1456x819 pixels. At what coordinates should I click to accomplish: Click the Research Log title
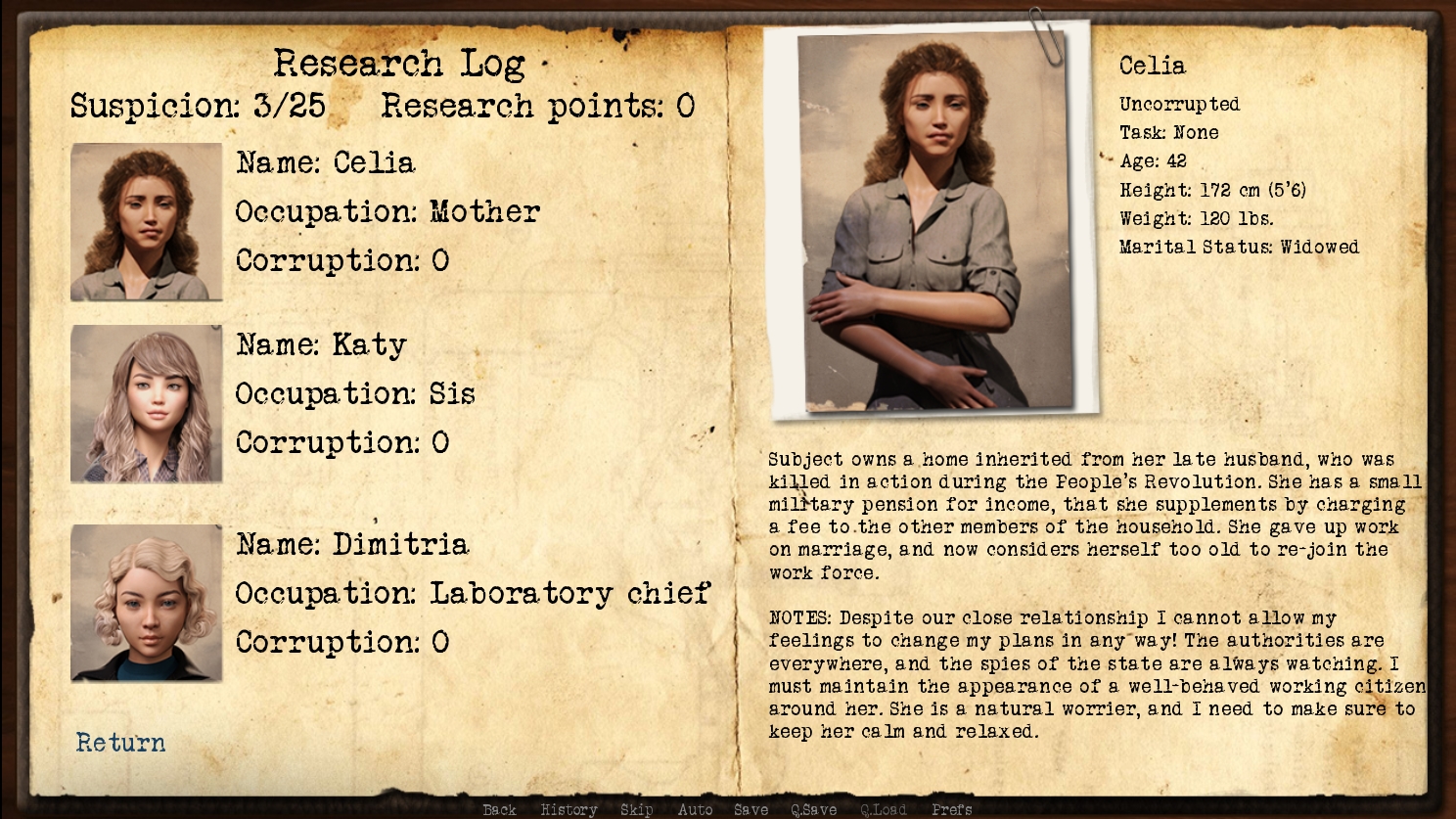400,63
